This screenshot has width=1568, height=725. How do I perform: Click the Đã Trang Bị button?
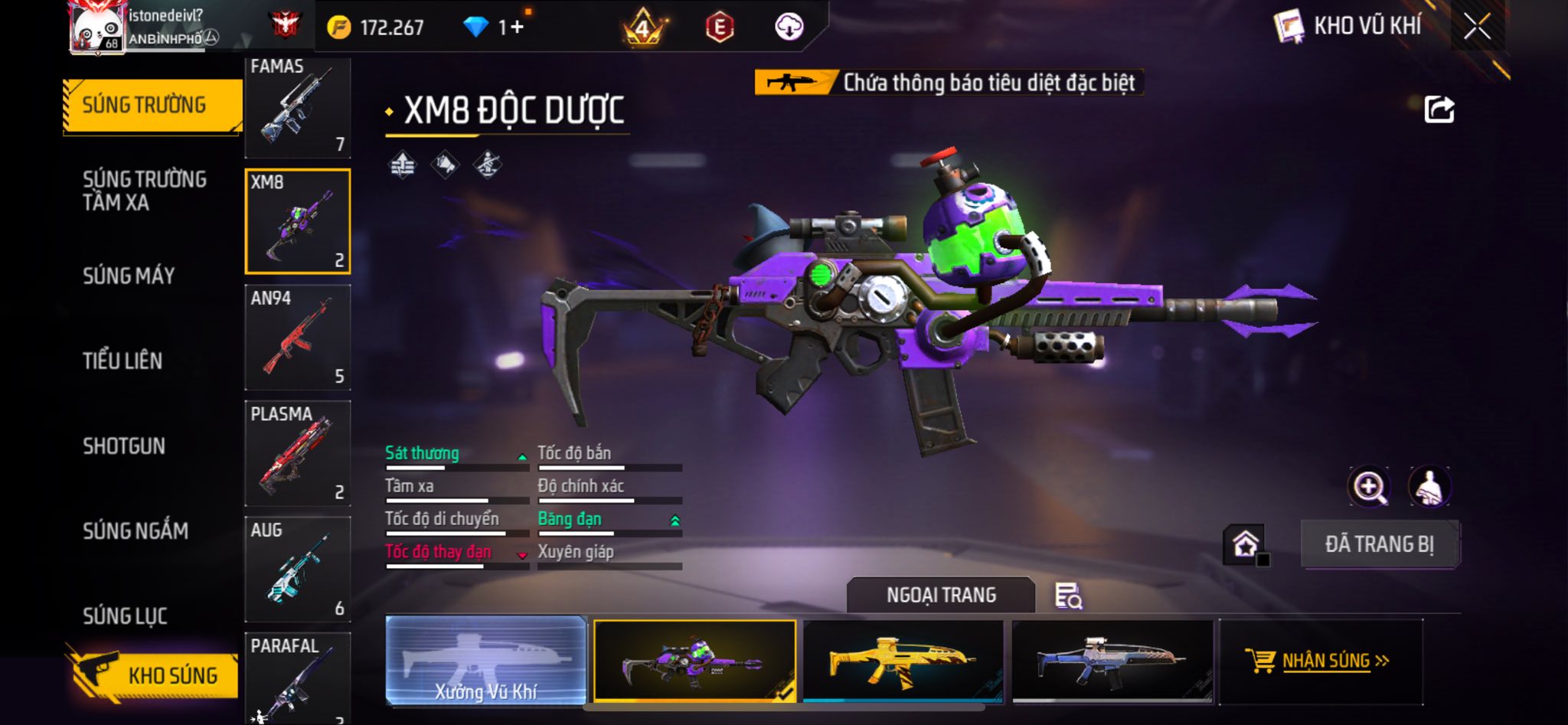[x=1380, y=544]
